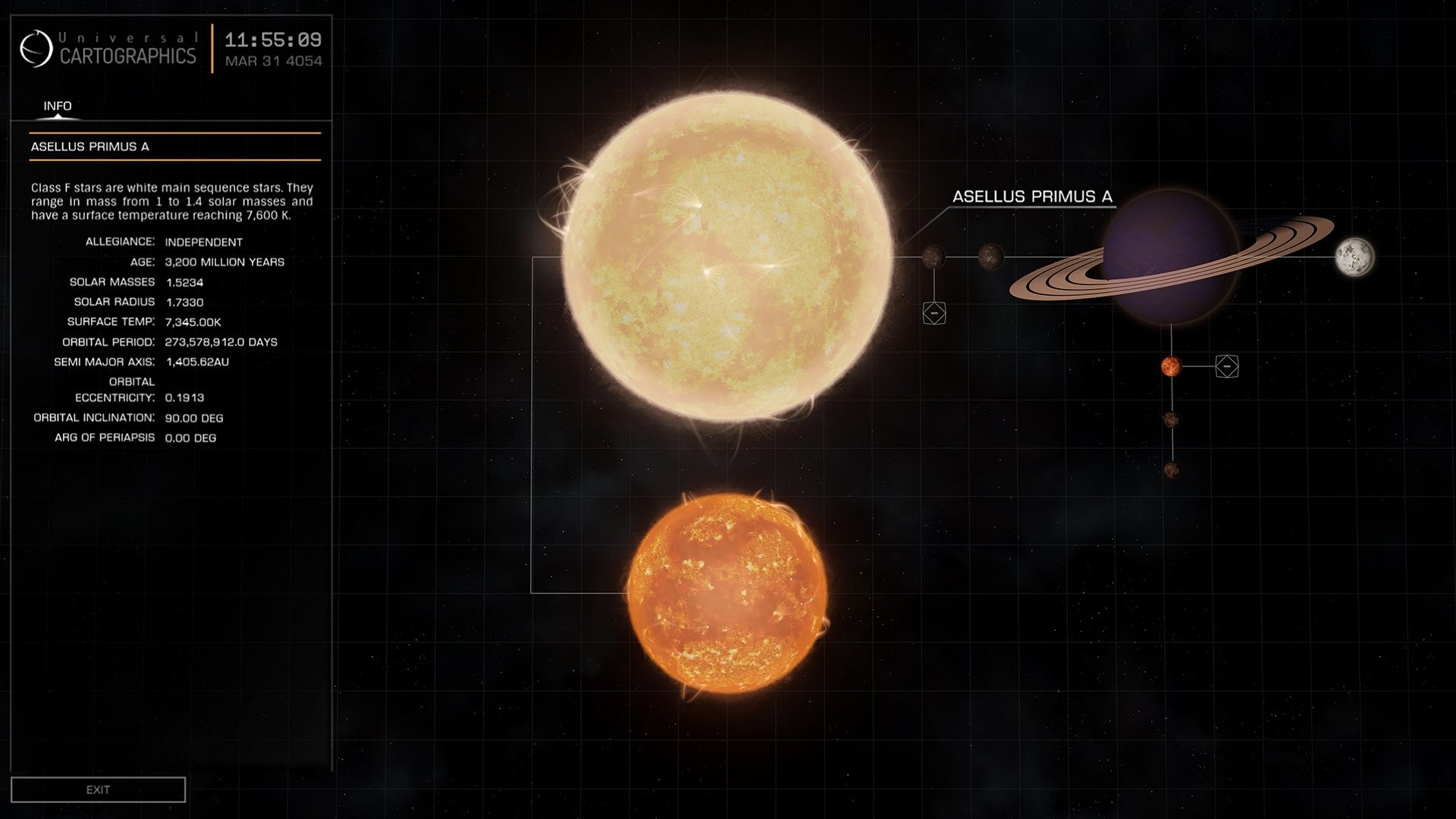This screenshot has height=819, width=1456.
Task: Select the second brown planet on the orbit line
Action: (x=991, y=258)
